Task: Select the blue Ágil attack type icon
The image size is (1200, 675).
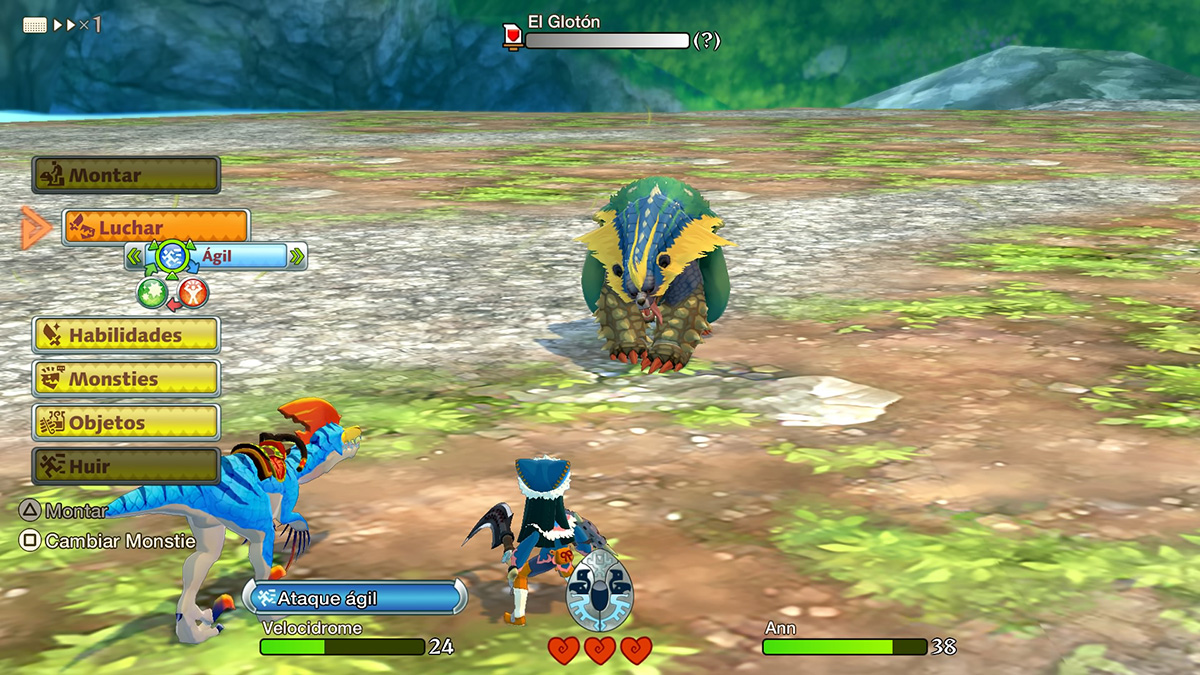Action: click(x=173, y=257)
